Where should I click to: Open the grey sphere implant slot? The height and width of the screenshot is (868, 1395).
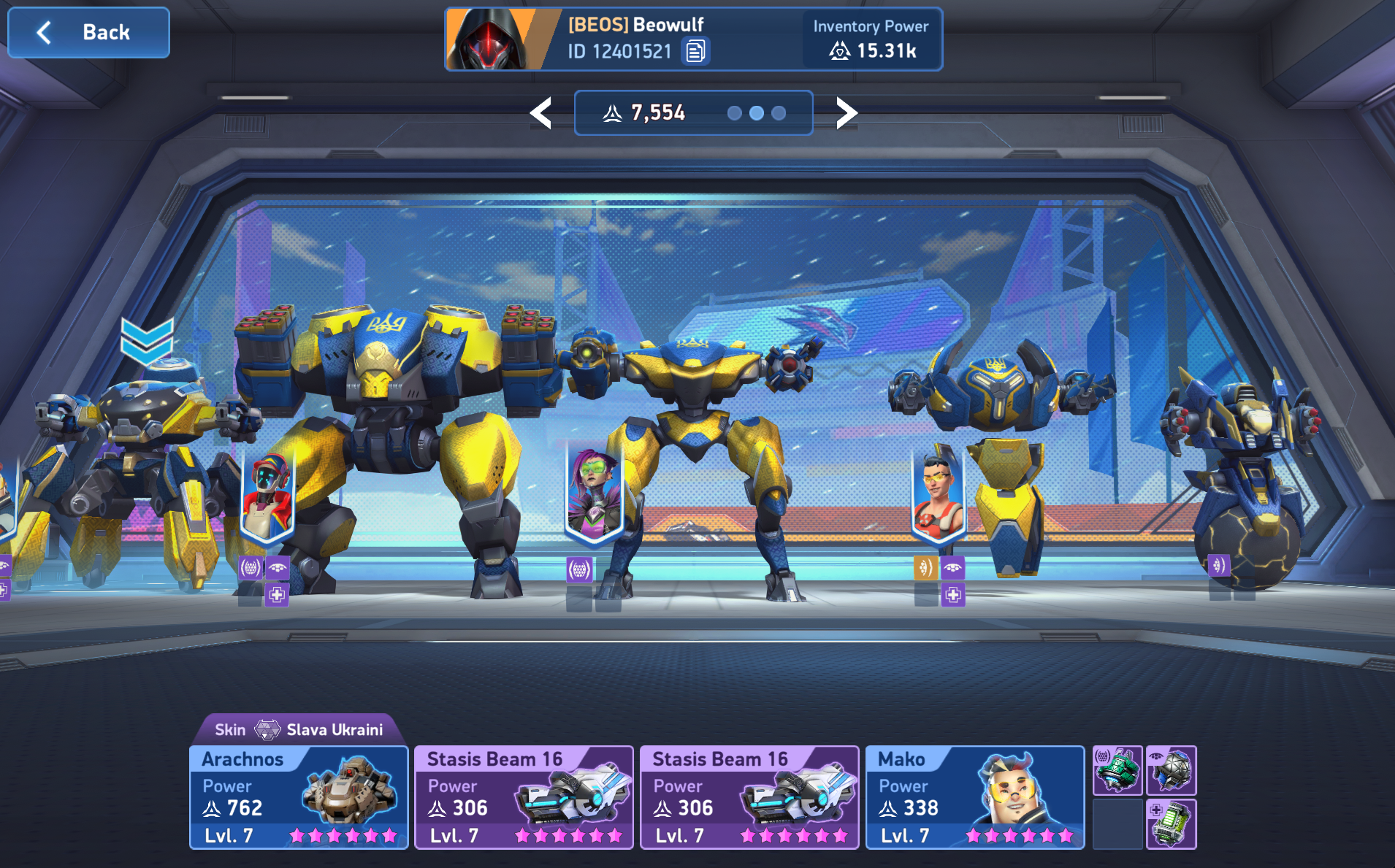1171,771
